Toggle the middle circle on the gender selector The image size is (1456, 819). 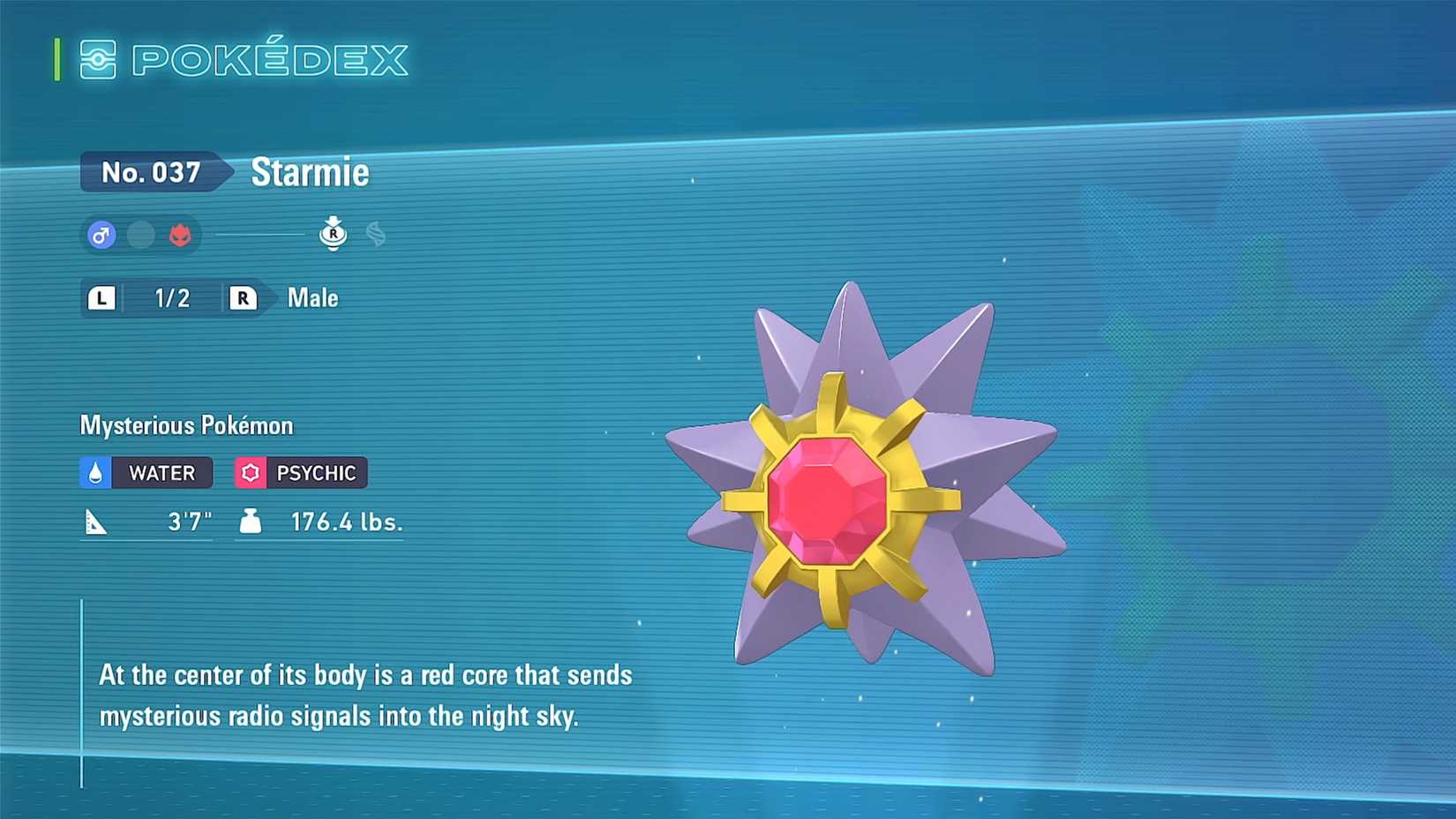[x=141, y=236]
